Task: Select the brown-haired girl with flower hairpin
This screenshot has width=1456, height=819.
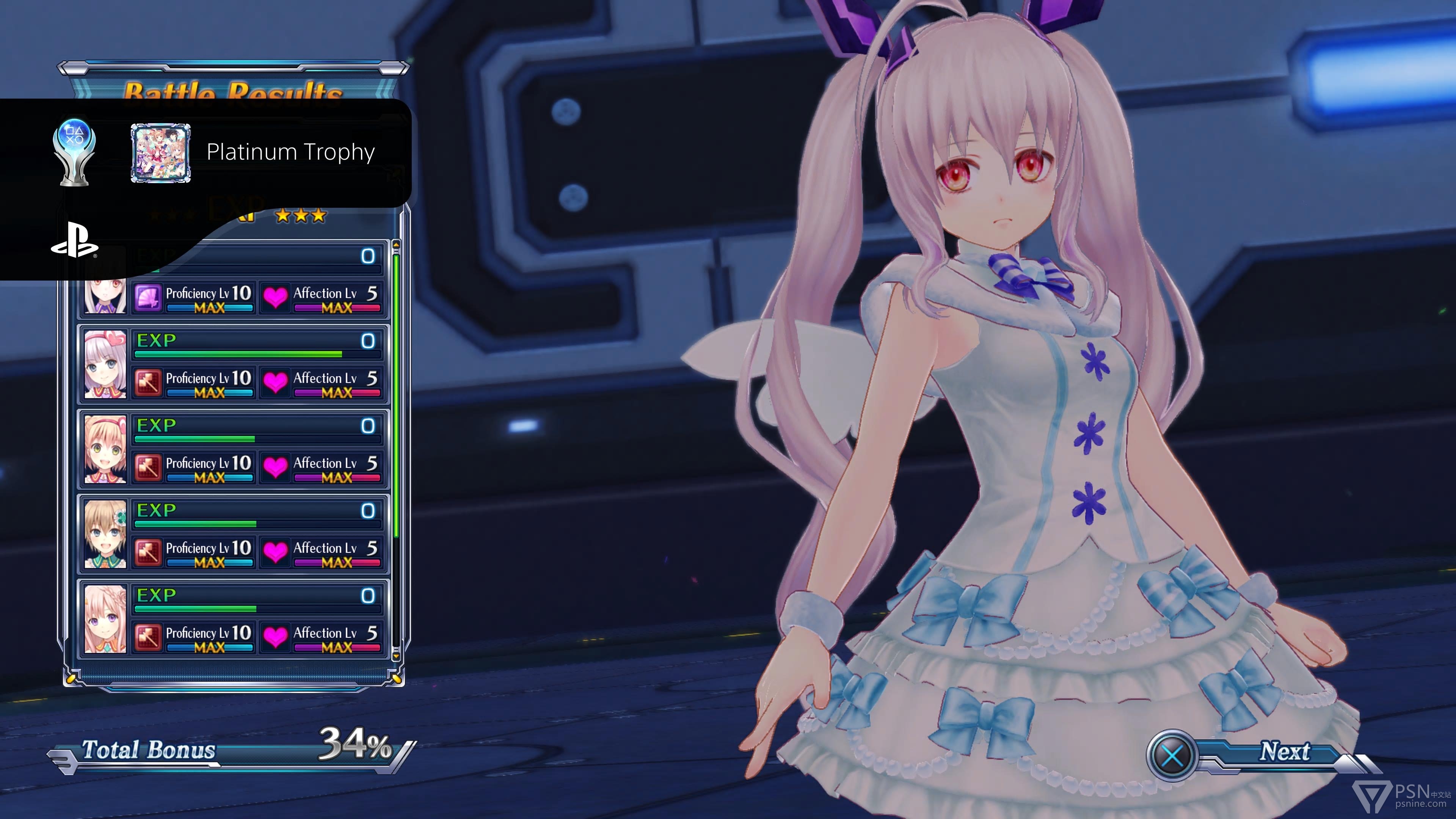Action: pos(105,534)
